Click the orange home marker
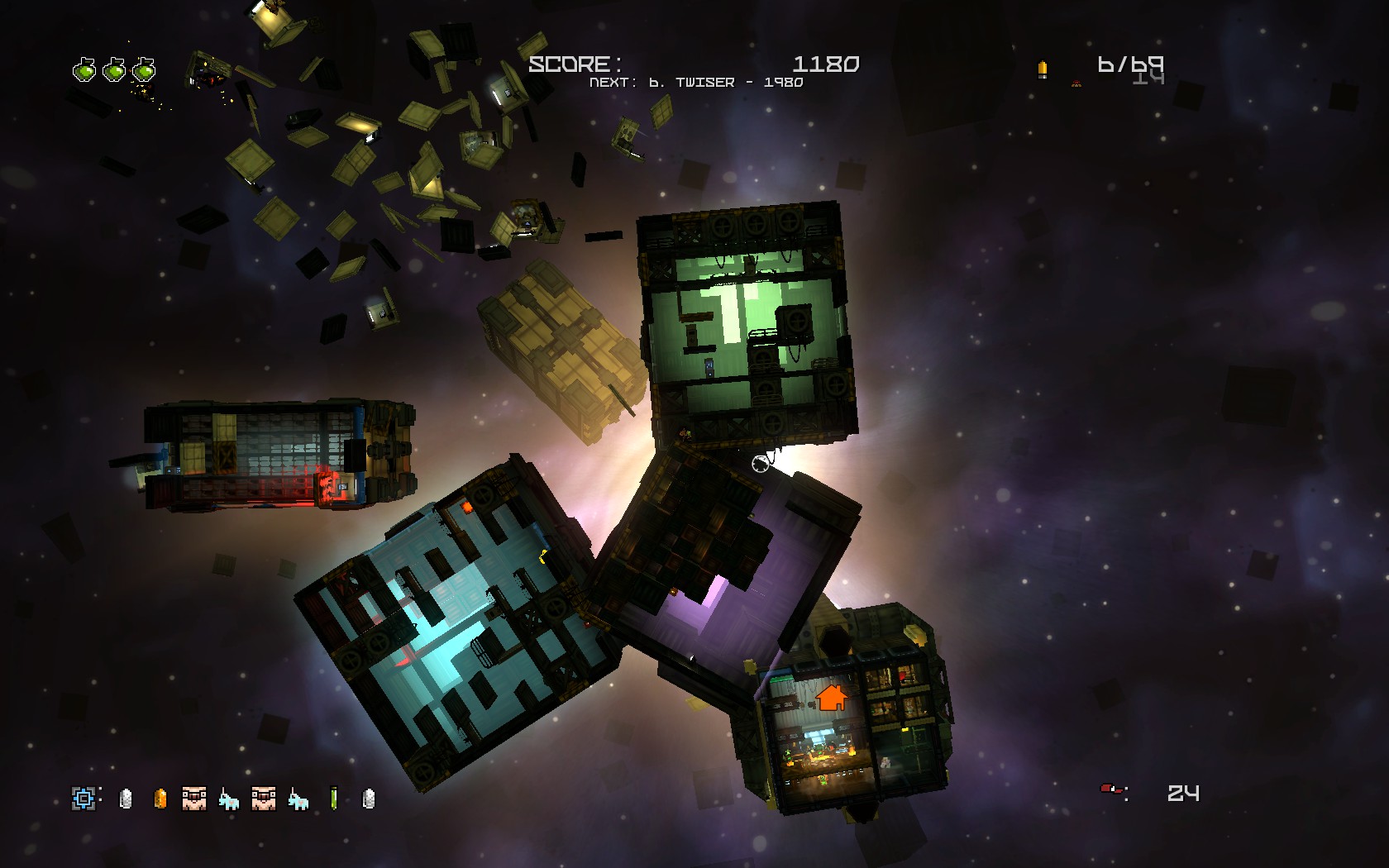Viewport: 1389px width, 868px height. (x=832, y=697)
